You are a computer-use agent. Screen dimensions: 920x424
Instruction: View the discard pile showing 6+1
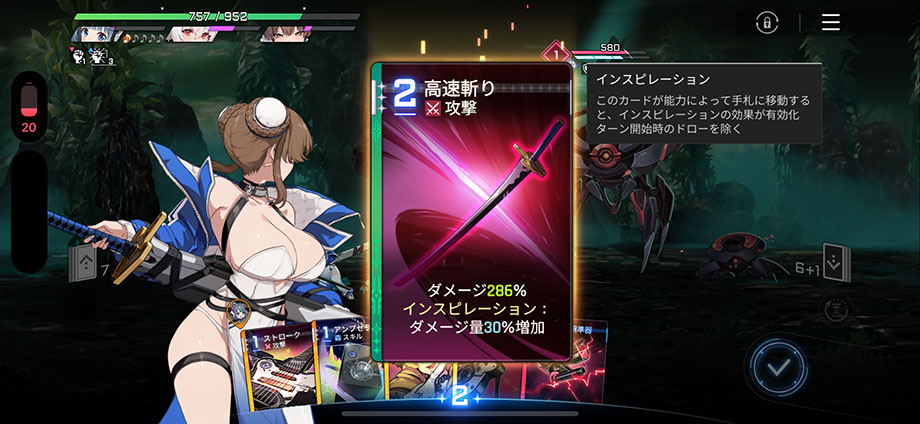coord(834,262)
